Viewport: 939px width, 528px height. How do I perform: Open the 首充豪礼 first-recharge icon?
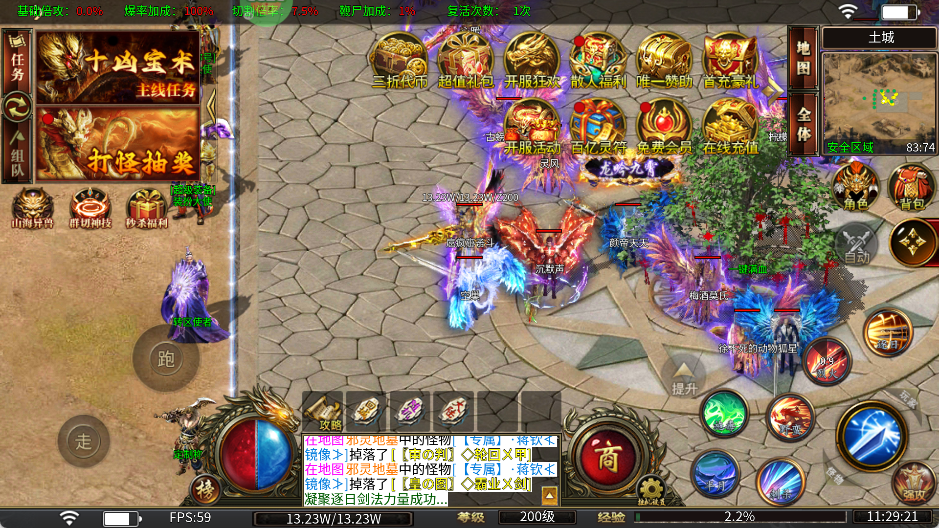[730, 60]
